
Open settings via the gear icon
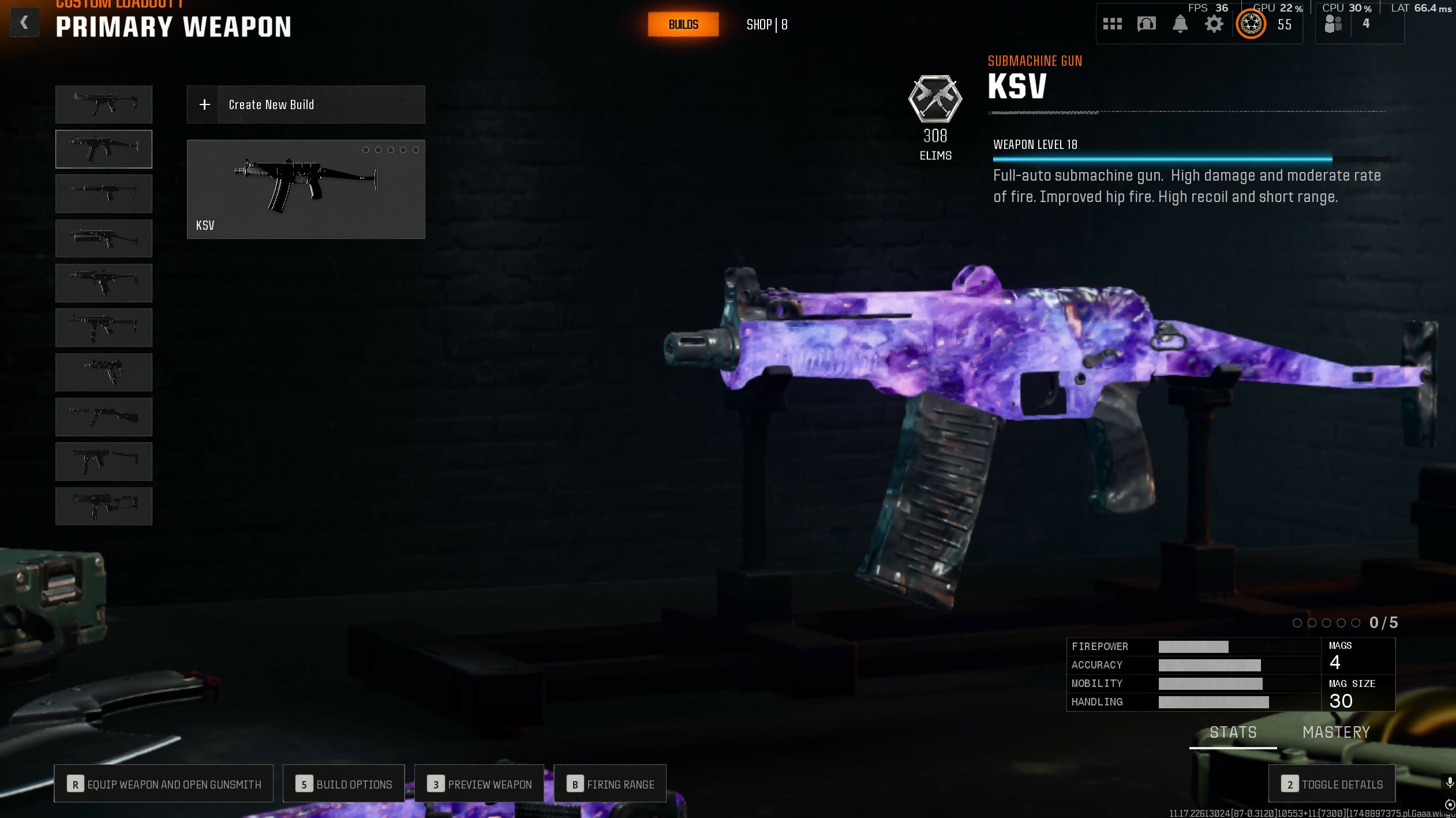click(x=1214, y=24)
